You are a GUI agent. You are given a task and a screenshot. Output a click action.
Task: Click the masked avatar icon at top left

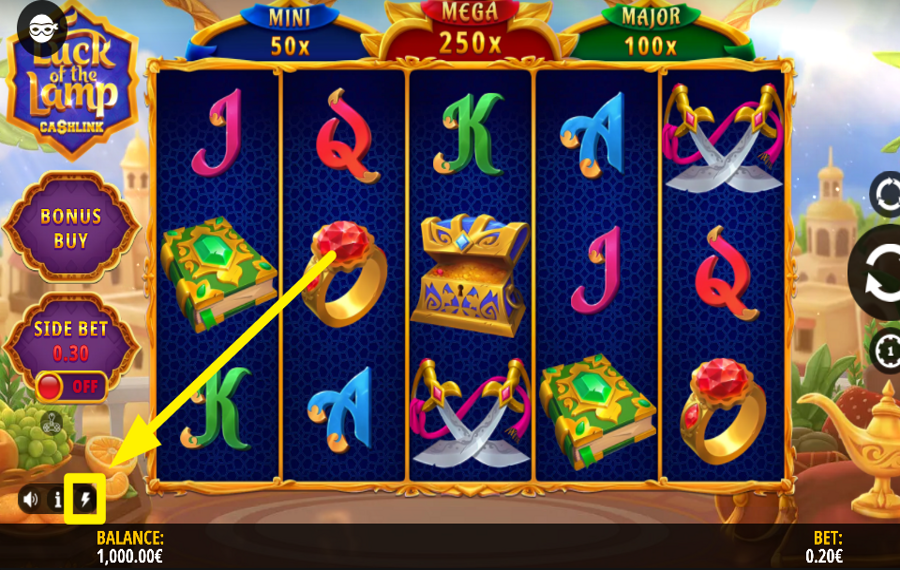tap(40, 27)
